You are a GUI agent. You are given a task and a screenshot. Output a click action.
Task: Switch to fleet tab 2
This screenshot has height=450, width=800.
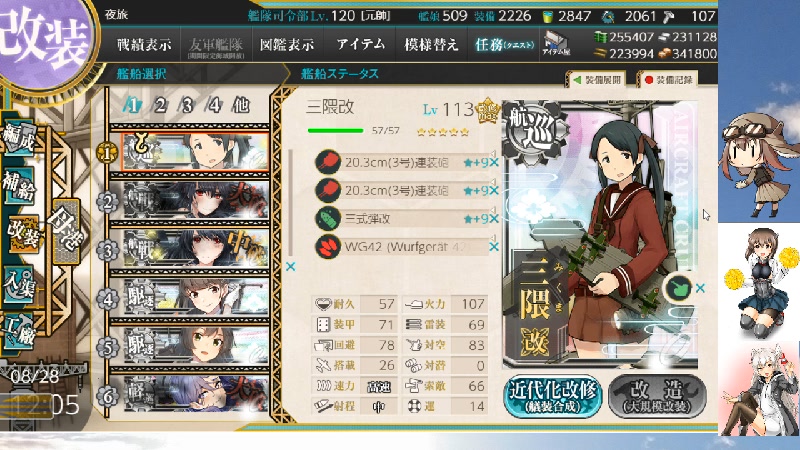tap(160, 106)
